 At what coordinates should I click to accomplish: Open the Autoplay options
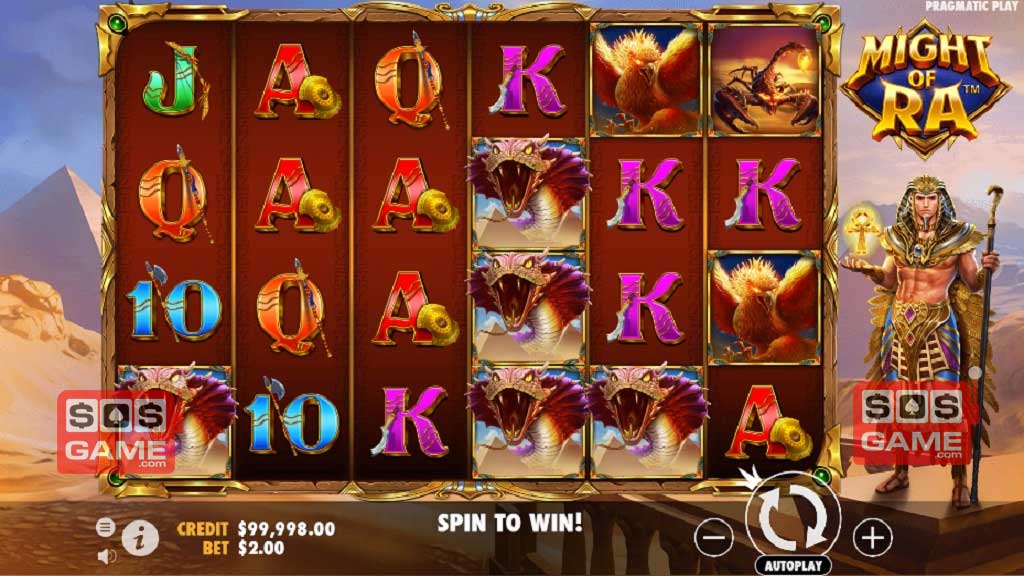[x=793, y=566]
